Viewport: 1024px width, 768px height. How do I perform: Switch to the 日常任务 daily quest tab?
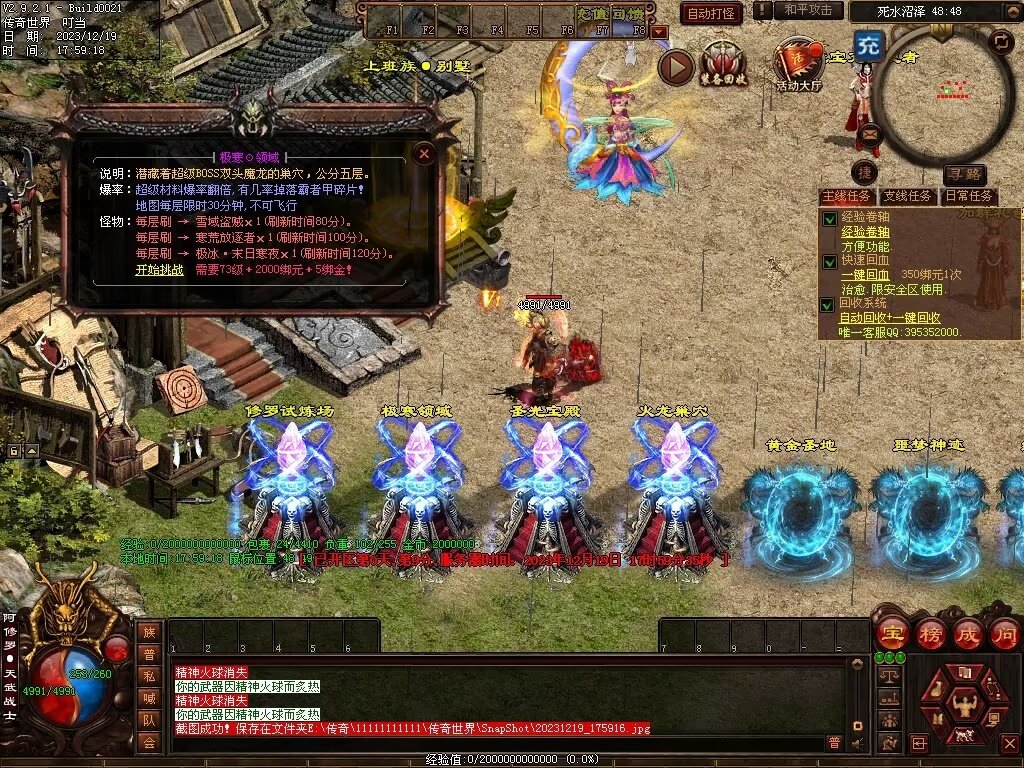969,196
